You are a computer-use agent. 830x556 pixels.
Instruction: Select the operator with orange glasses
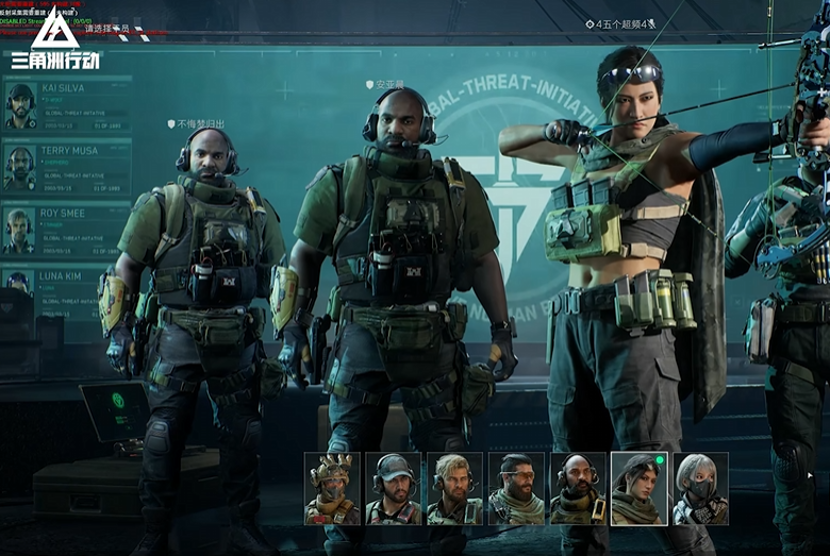(516, 488)
